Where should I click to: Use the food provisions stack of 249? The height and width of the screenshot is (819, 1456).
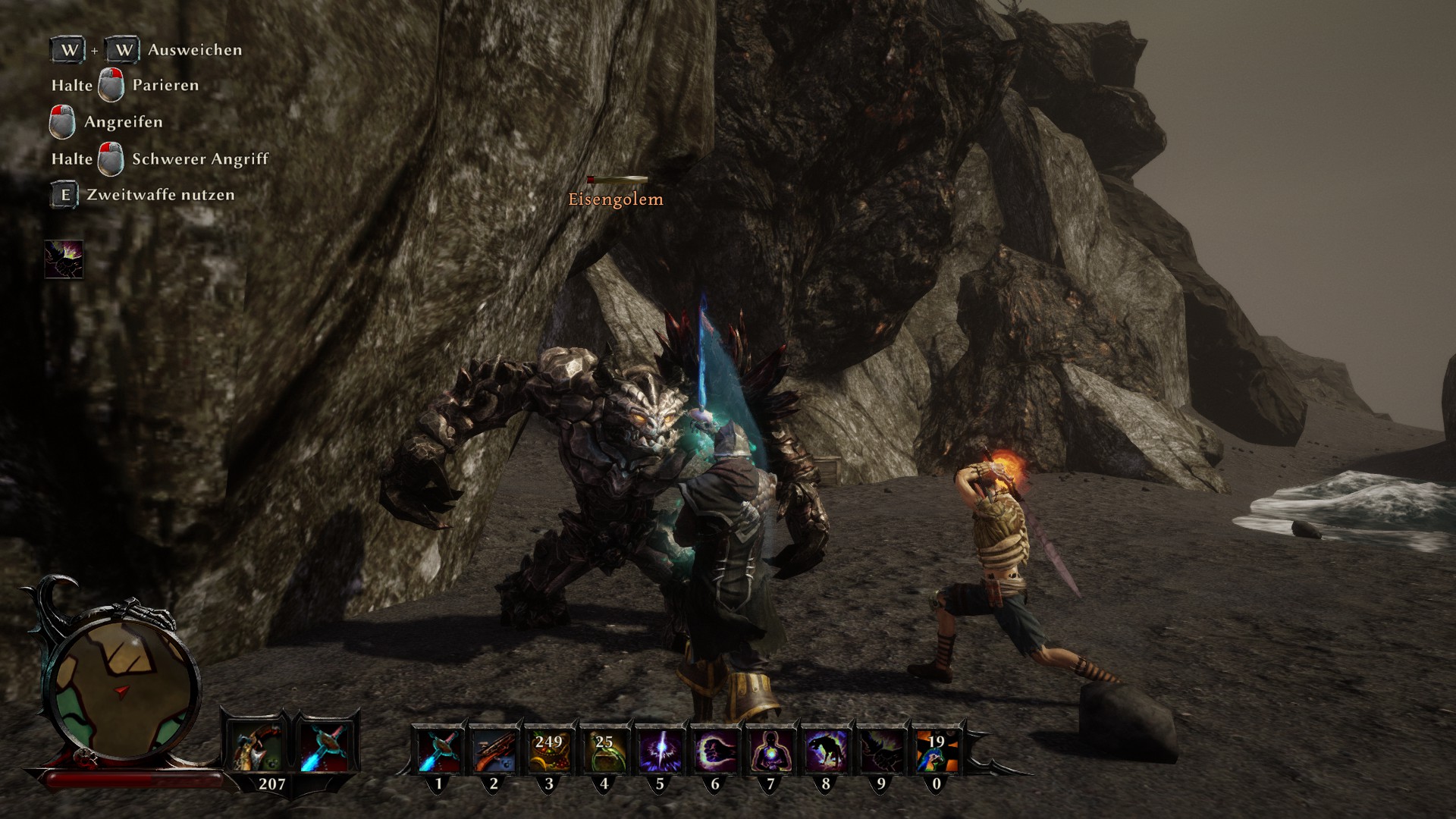tap(549, 749)
